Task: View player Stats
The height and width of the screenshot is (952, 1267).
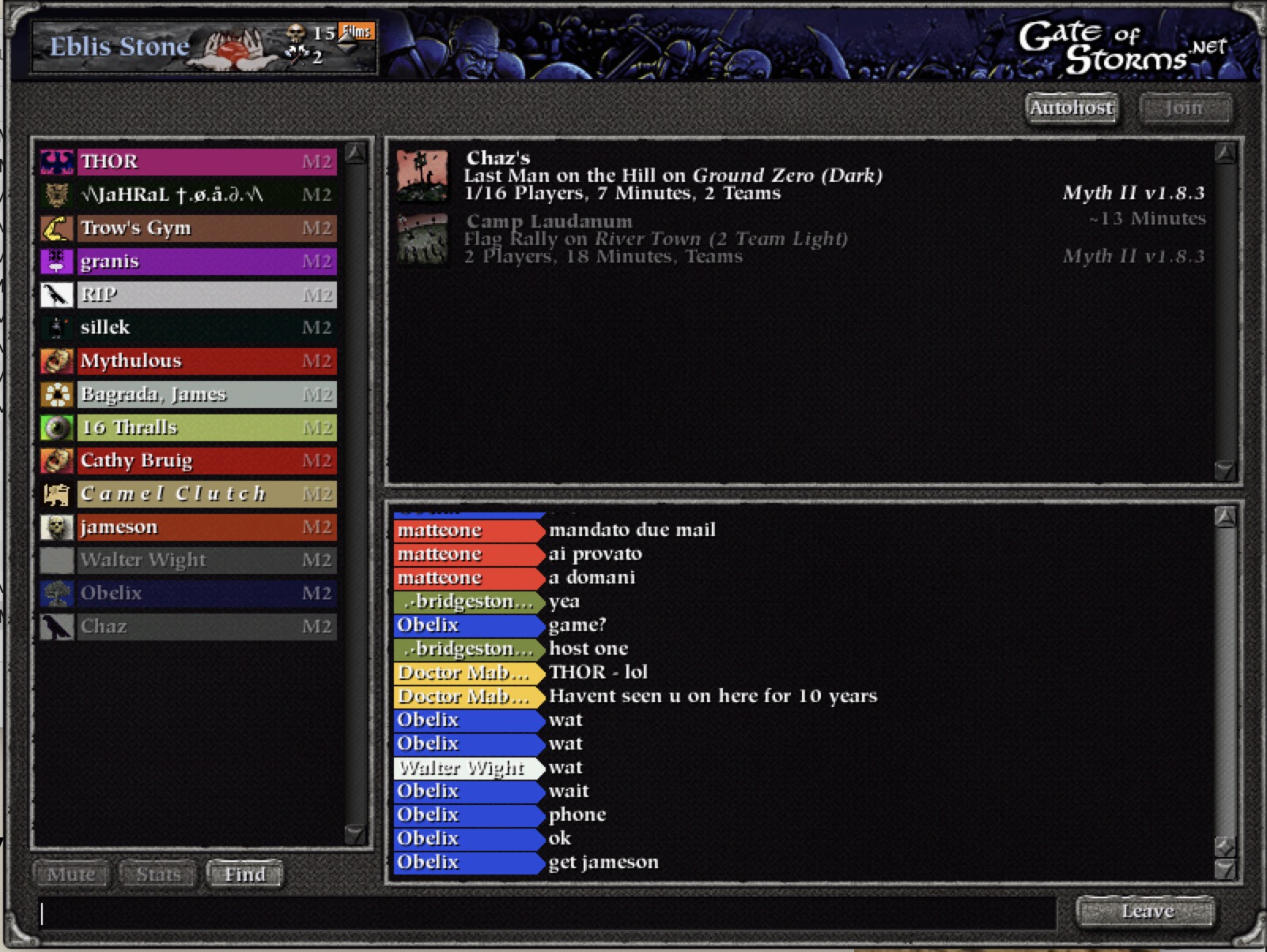Action: (157, 875)
